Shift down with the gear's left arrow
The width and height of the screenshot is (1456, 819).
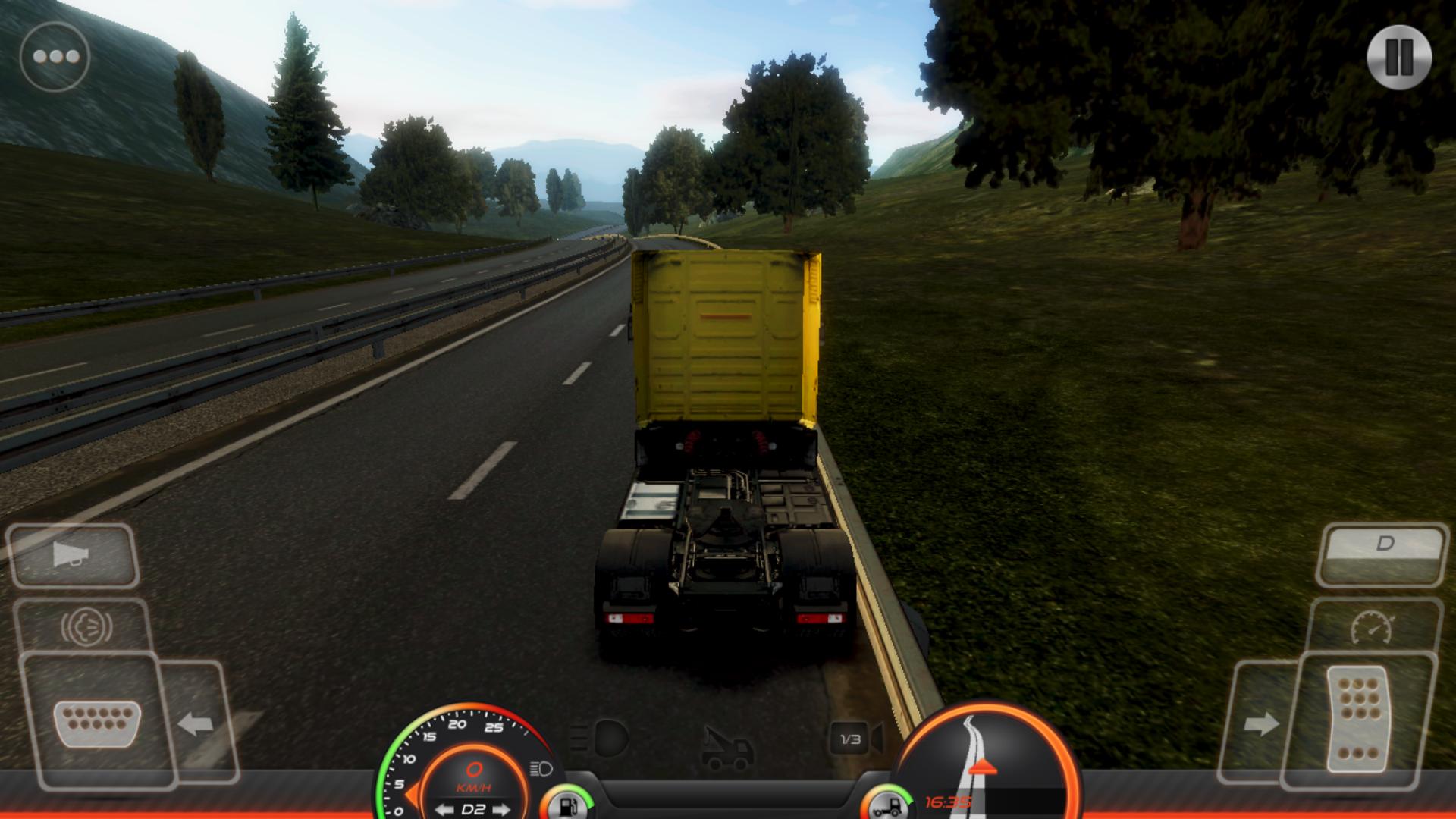[x=444, y=809]
